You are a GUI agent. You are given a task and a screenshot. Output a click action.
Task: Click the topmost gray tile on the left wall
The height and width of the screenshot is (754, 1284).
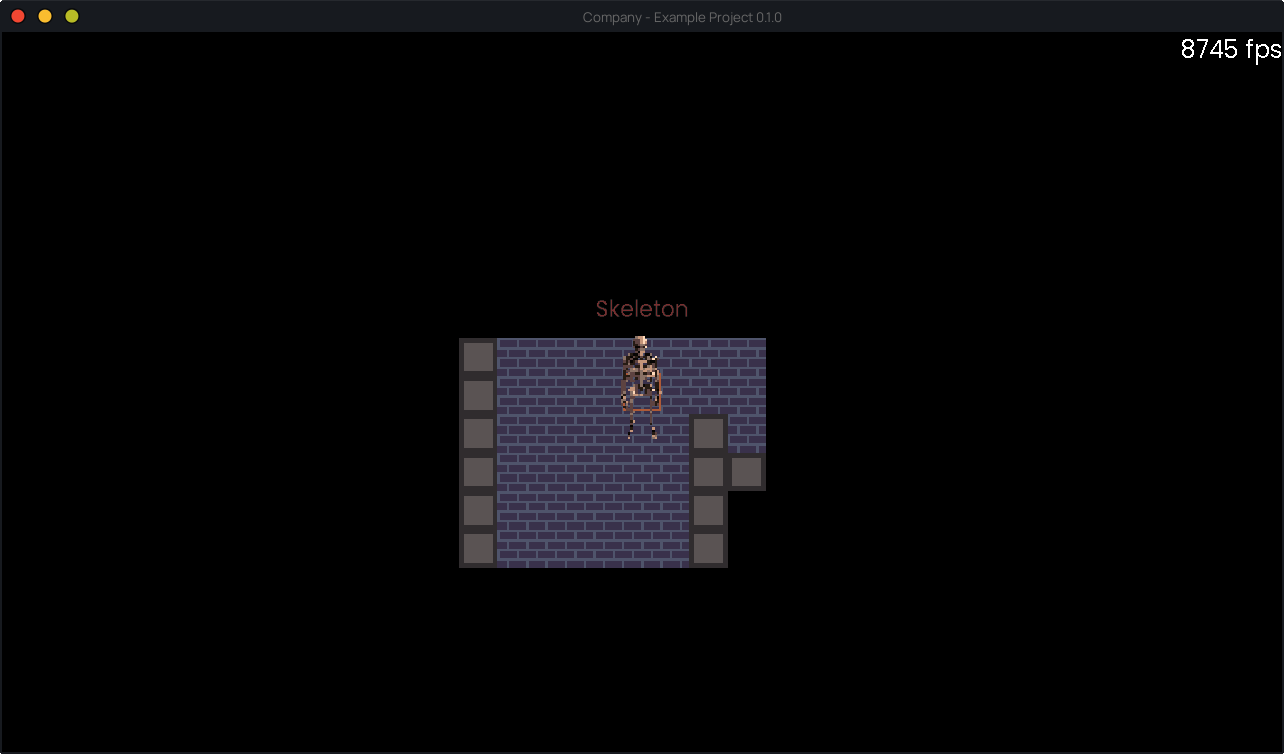click(x=478, y=358)
